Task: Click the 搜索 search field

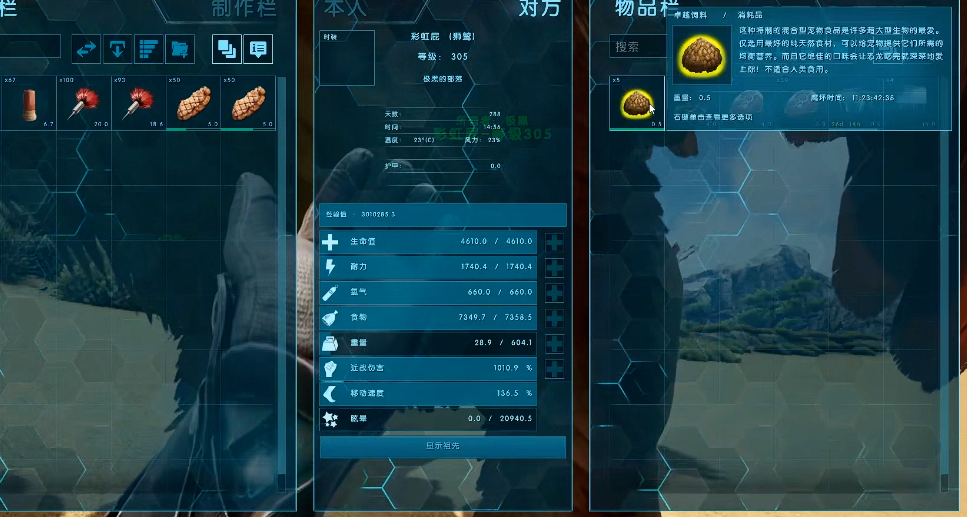Action: click(x=638, y=47)
